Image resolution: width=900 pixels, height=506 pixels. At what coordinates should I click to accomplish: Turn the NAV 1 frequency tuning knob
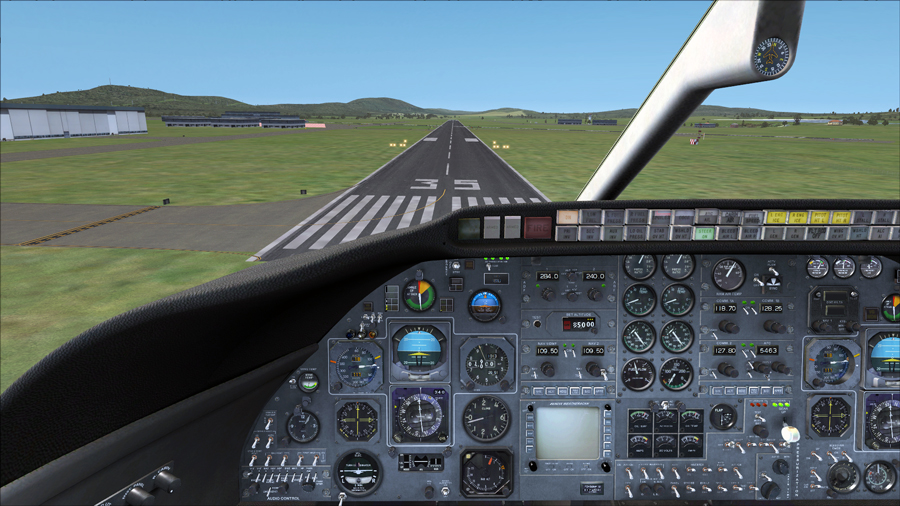548,370
